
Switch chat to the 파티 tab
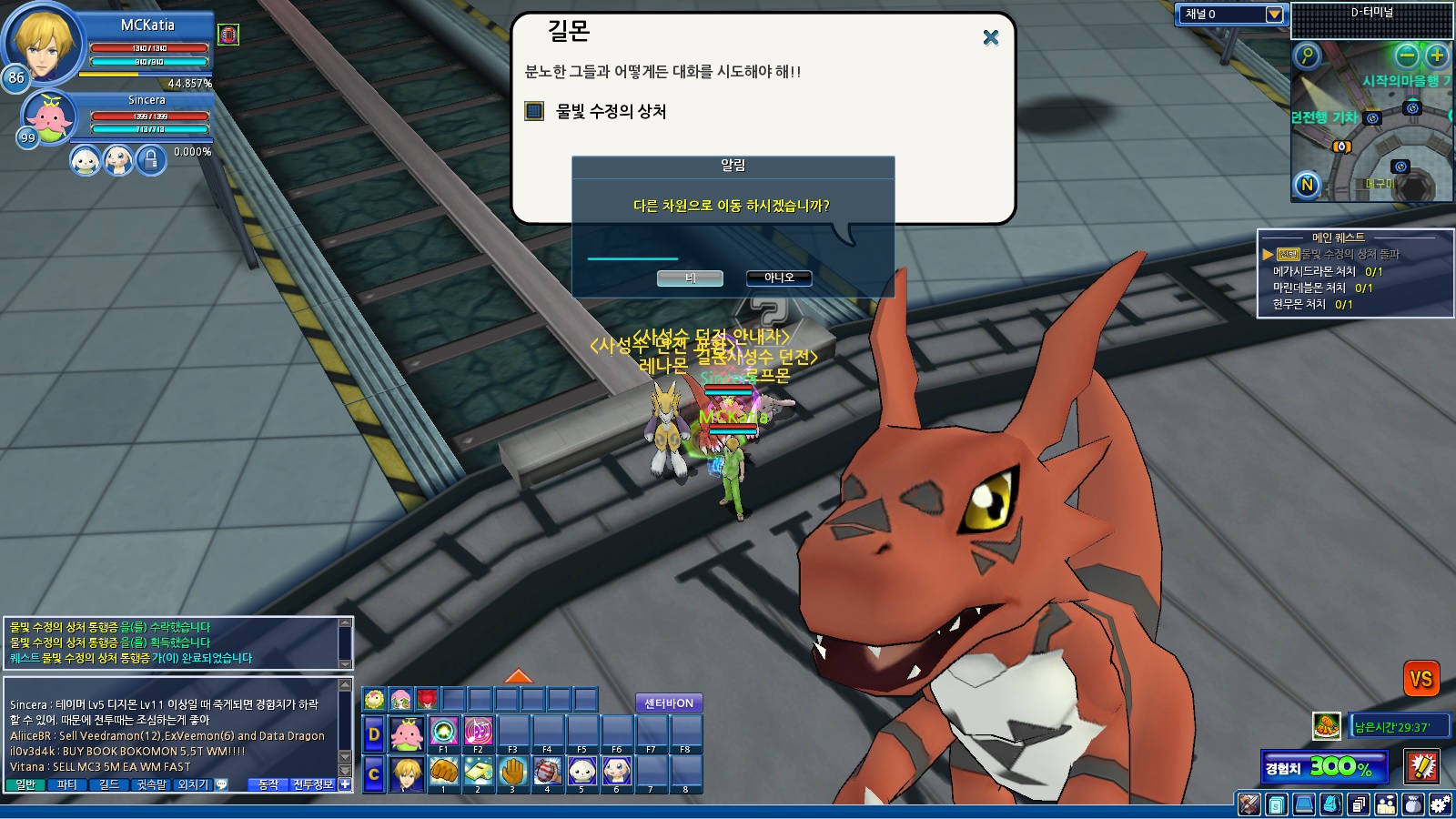(66, 784)
